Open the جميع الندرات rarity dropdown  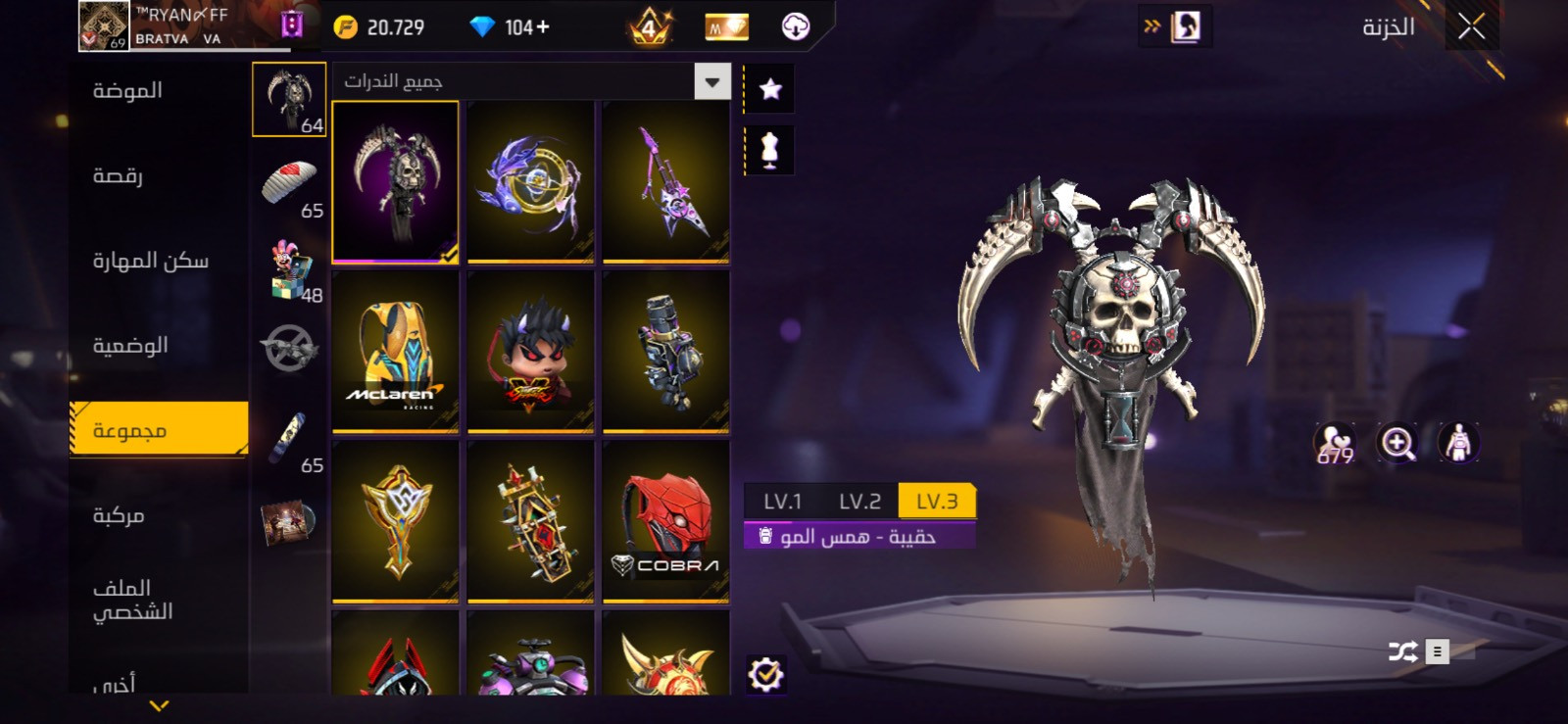(x=712, y=82)
